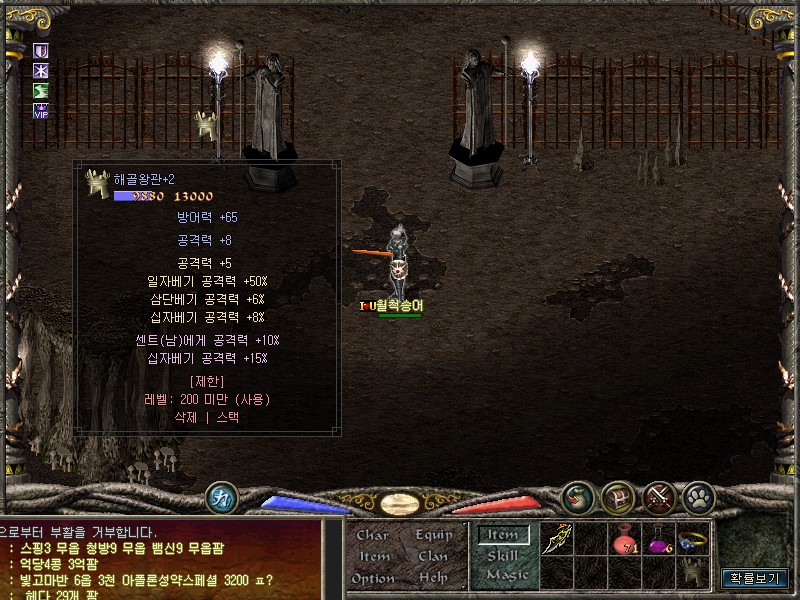Image resolution: width=800 pixels, height=600 pixels.
Task: Switch to the Magic tab
Action: tap(507, 575)
